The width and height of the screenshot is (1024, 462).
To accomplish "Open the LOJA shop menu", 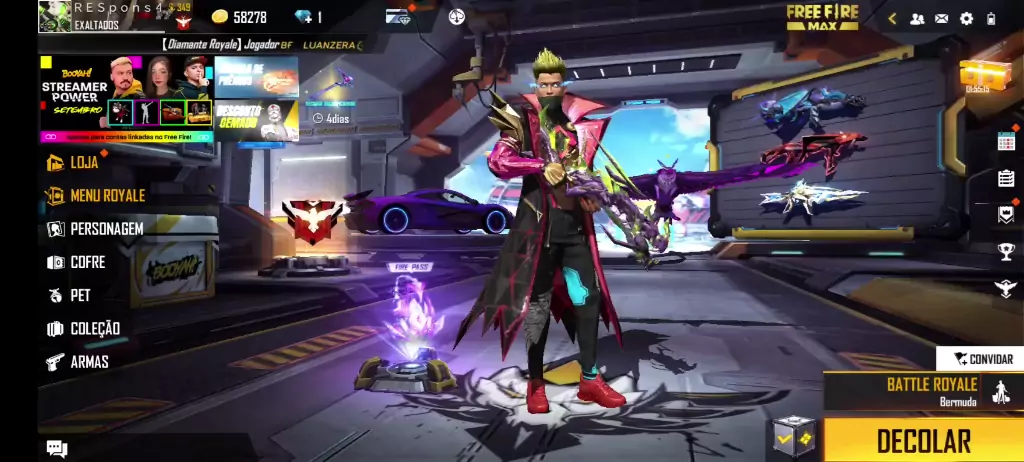I will pyautogui.click(x=83, y=162).
